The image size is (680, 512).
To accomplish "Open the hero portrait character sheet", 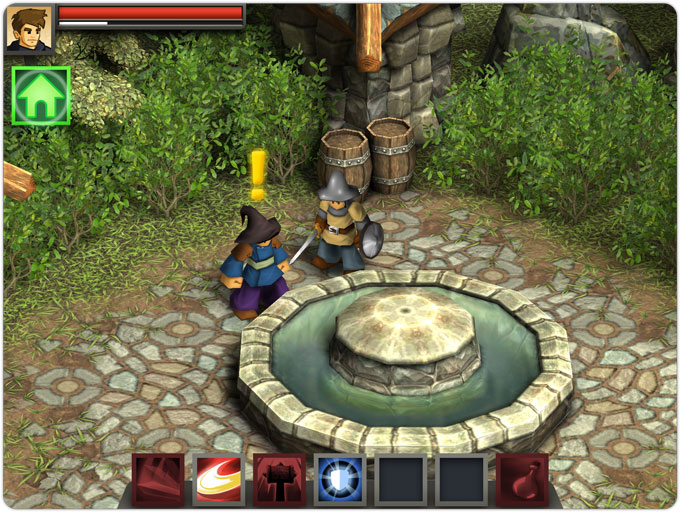I will click(x=29, y=28).
